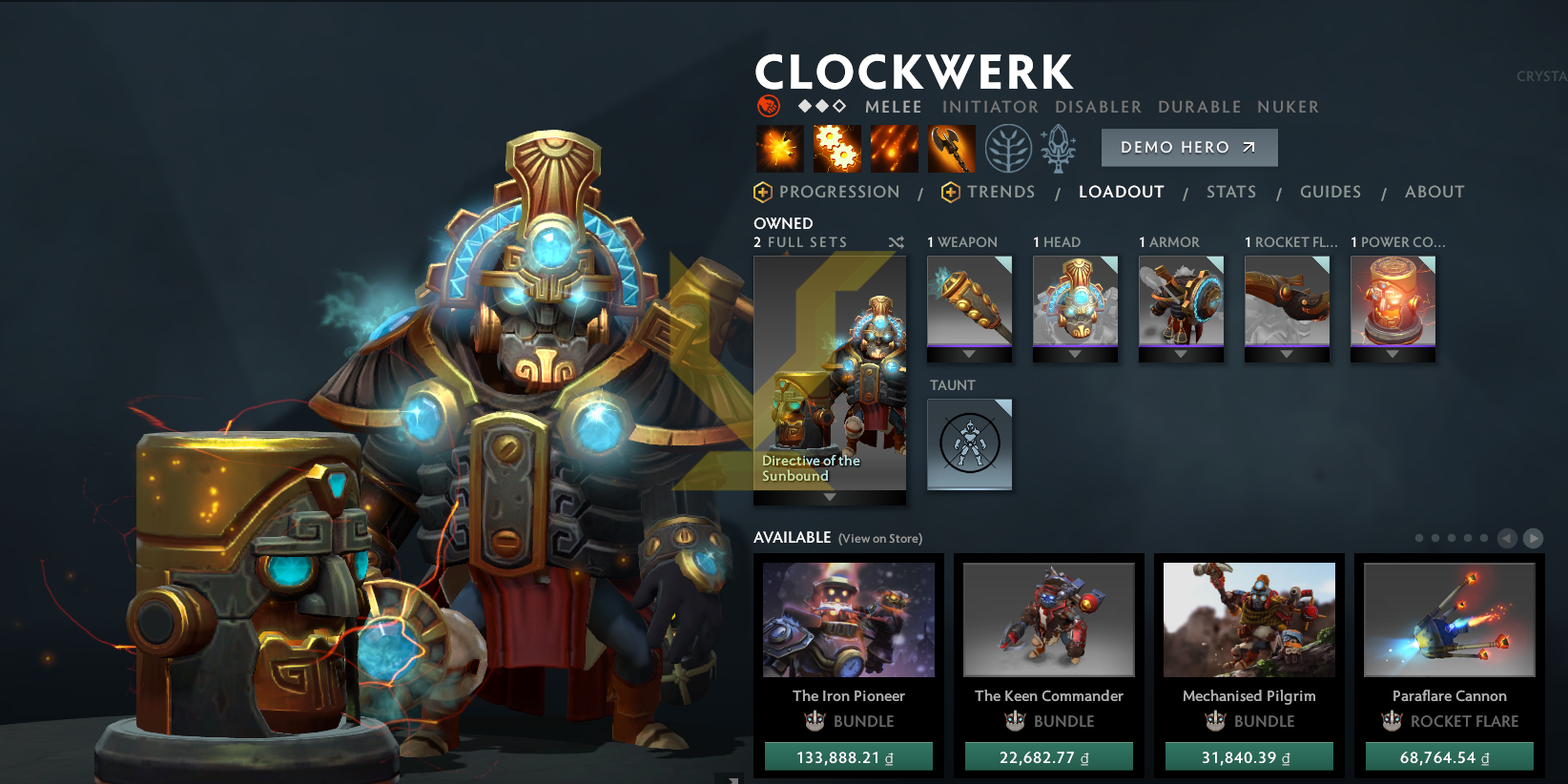The height and width of the screenshot is (784, 1568).
Task: Open the GUIDES tab
Action: click(x=1331, y=192)
